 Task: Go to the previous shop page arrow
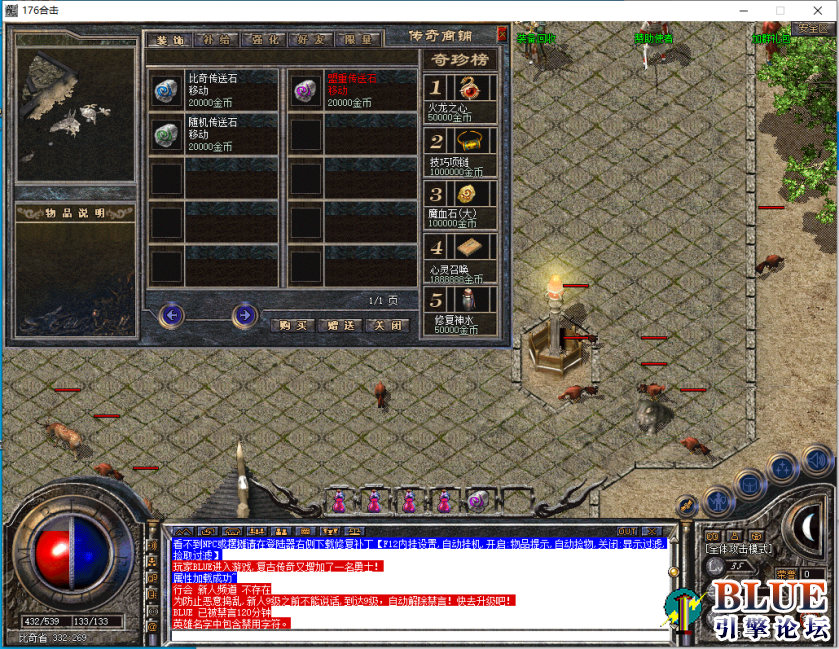(x=171, y=316)
